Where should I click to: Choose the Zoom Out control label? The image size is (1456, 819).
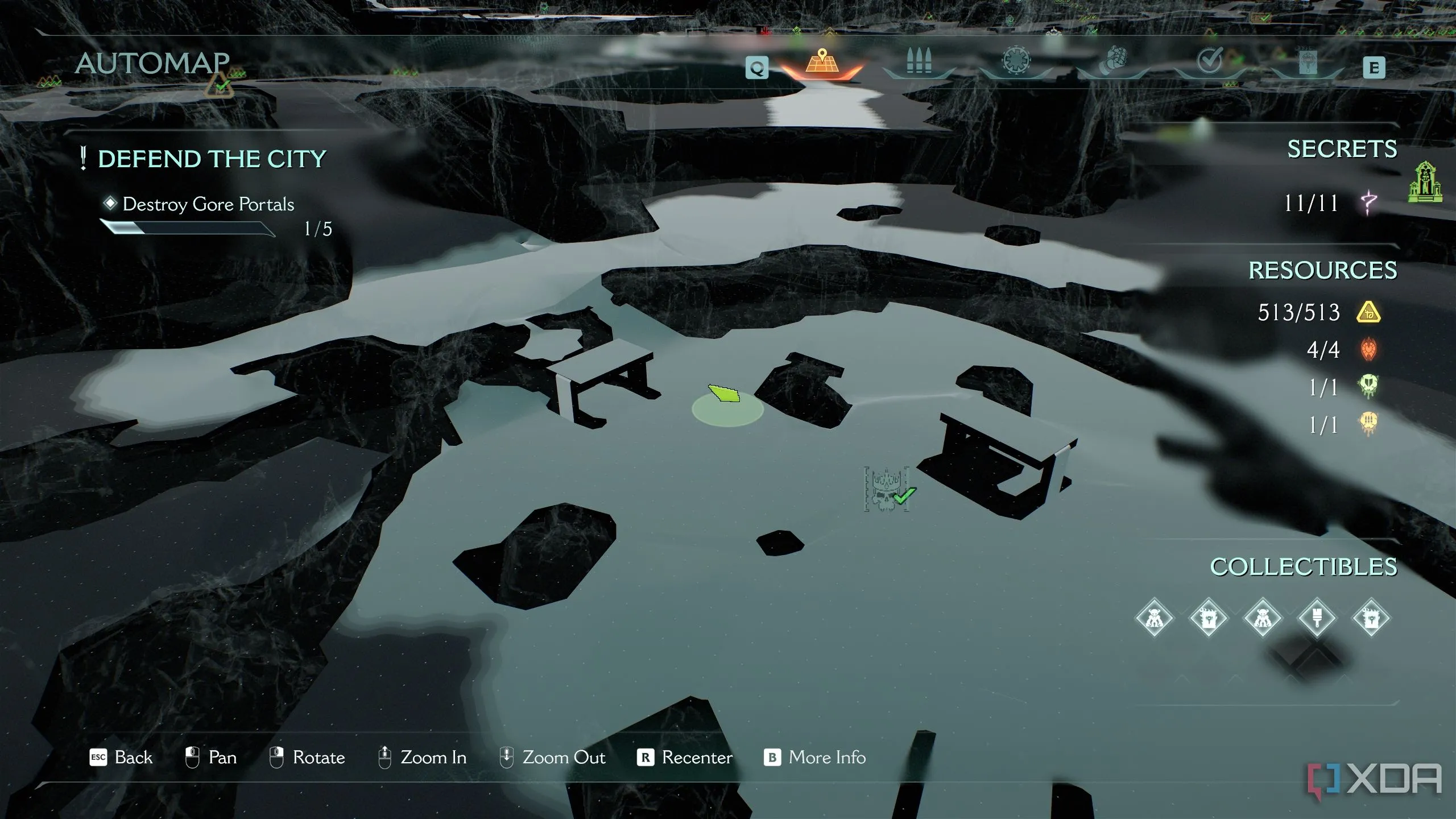pyautogui.click(x=564, y=758)
